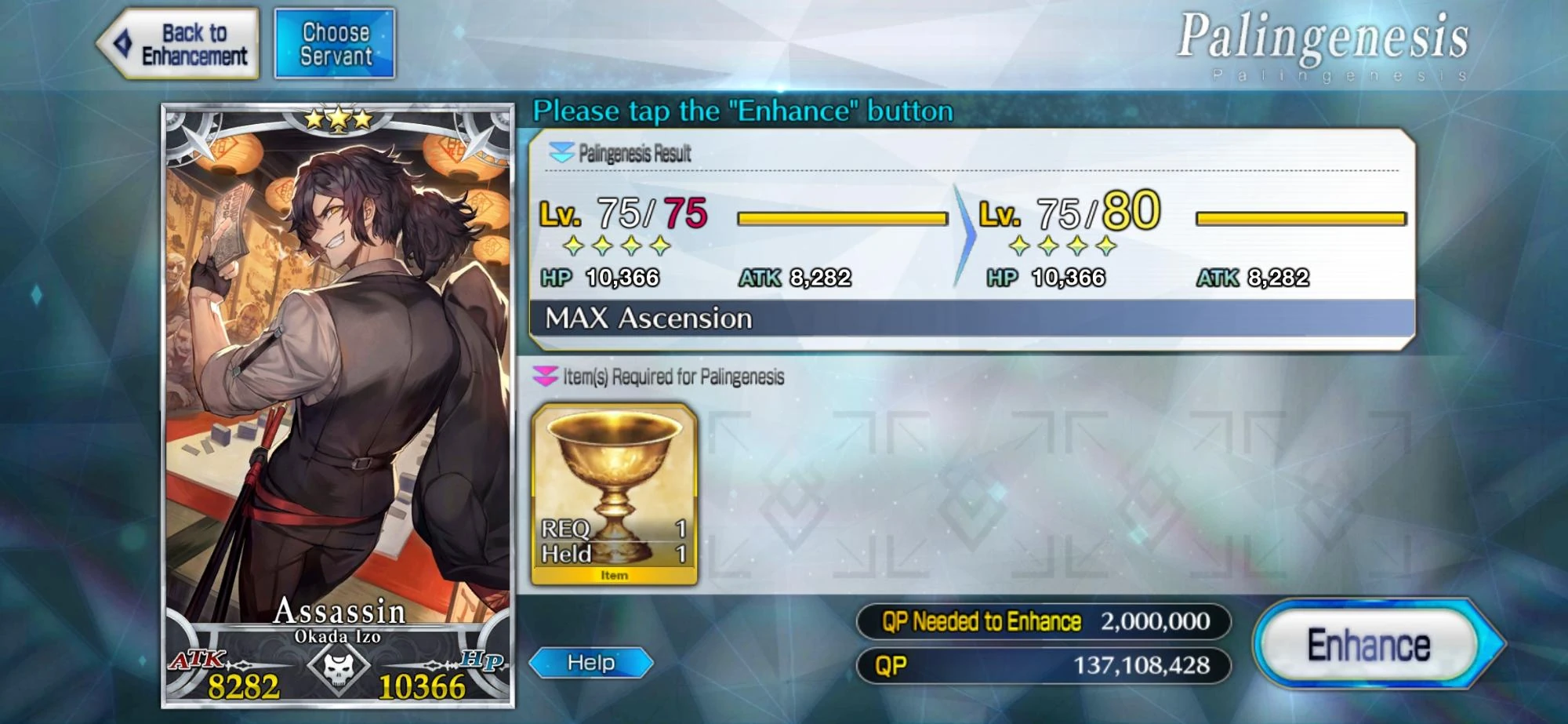
Task: Click the three gold stars on servant card
Action: click(x=339, y=119)
